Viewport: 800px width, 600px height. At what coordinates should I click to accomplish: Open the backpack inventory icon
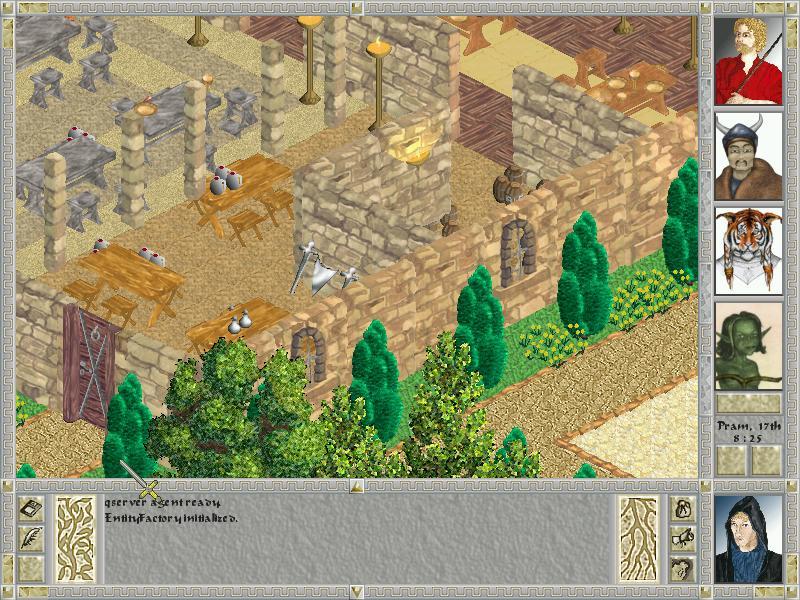click(x=684, y=509)
